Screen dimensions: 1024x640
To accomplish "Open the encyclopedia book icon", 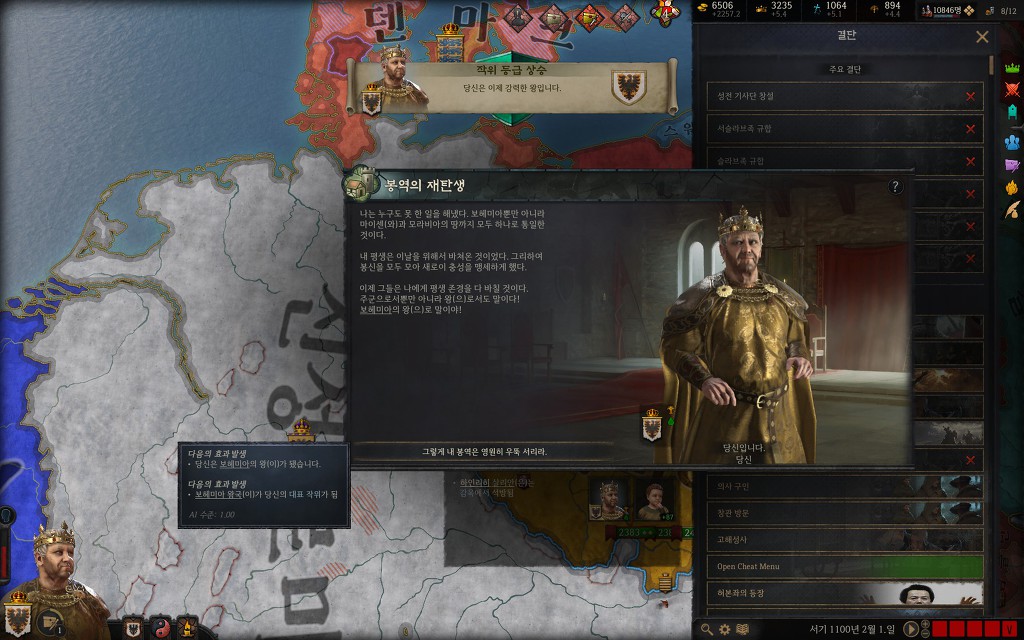I will click(741, 629).
